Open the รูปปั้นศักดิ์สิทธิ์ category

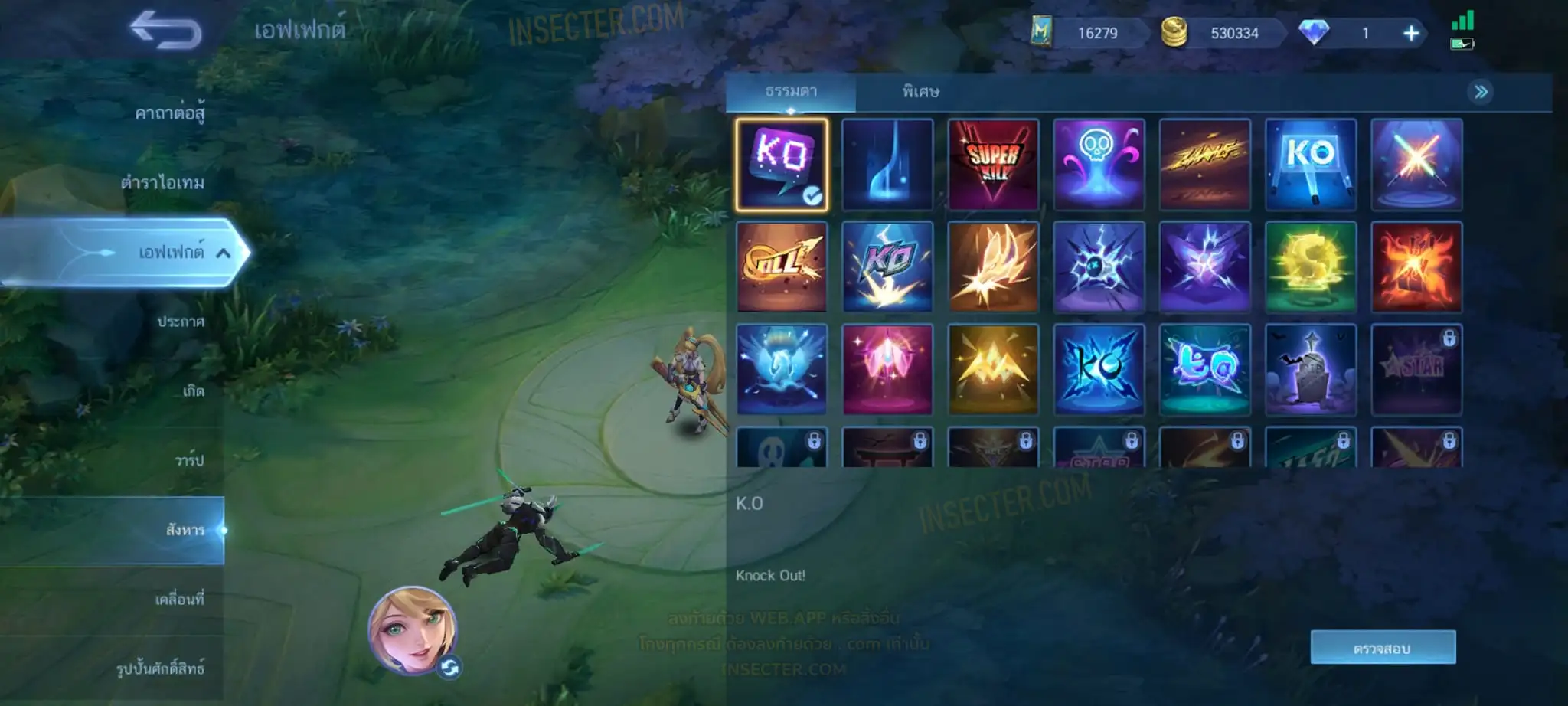[x=160, y=668]
